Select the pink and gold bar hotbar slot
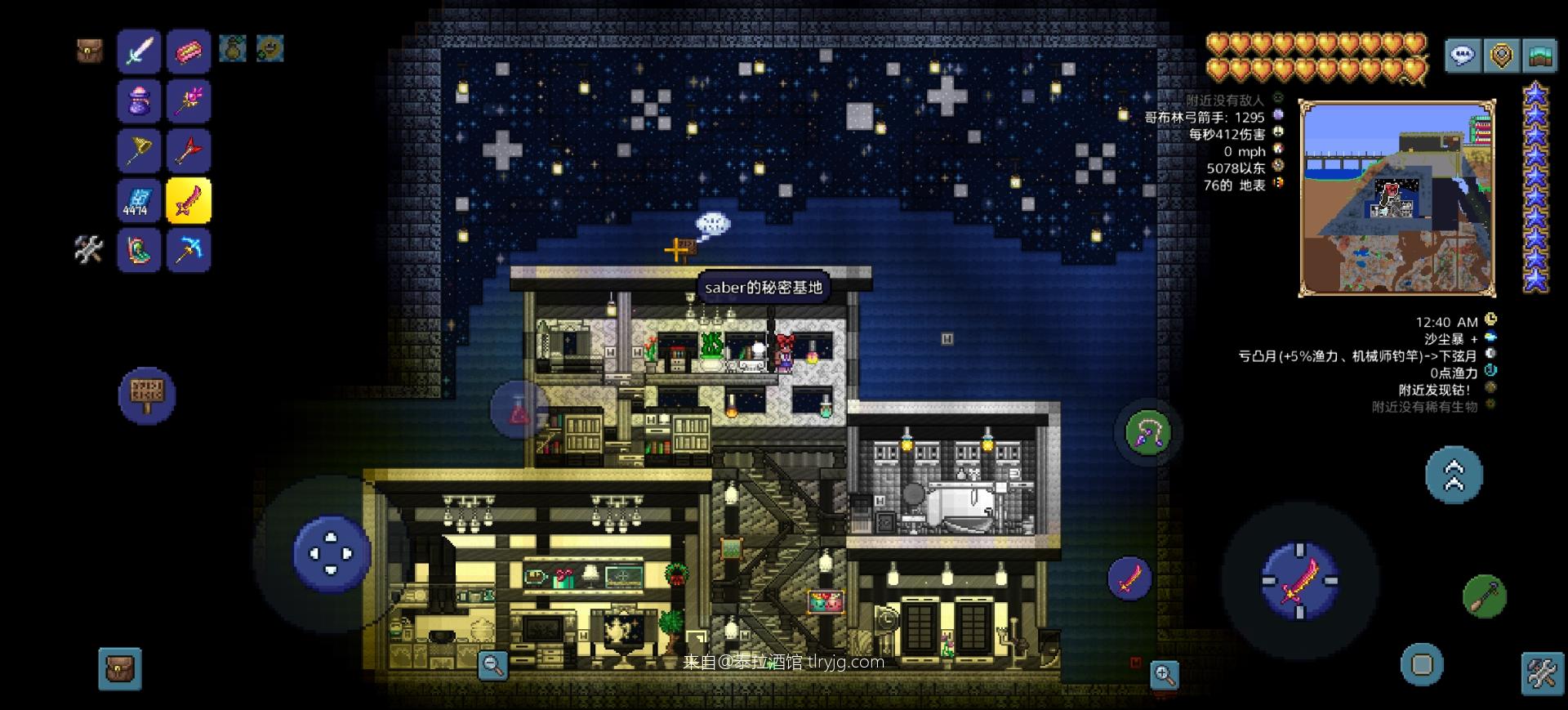1568x710 pixels. point(189,51)
